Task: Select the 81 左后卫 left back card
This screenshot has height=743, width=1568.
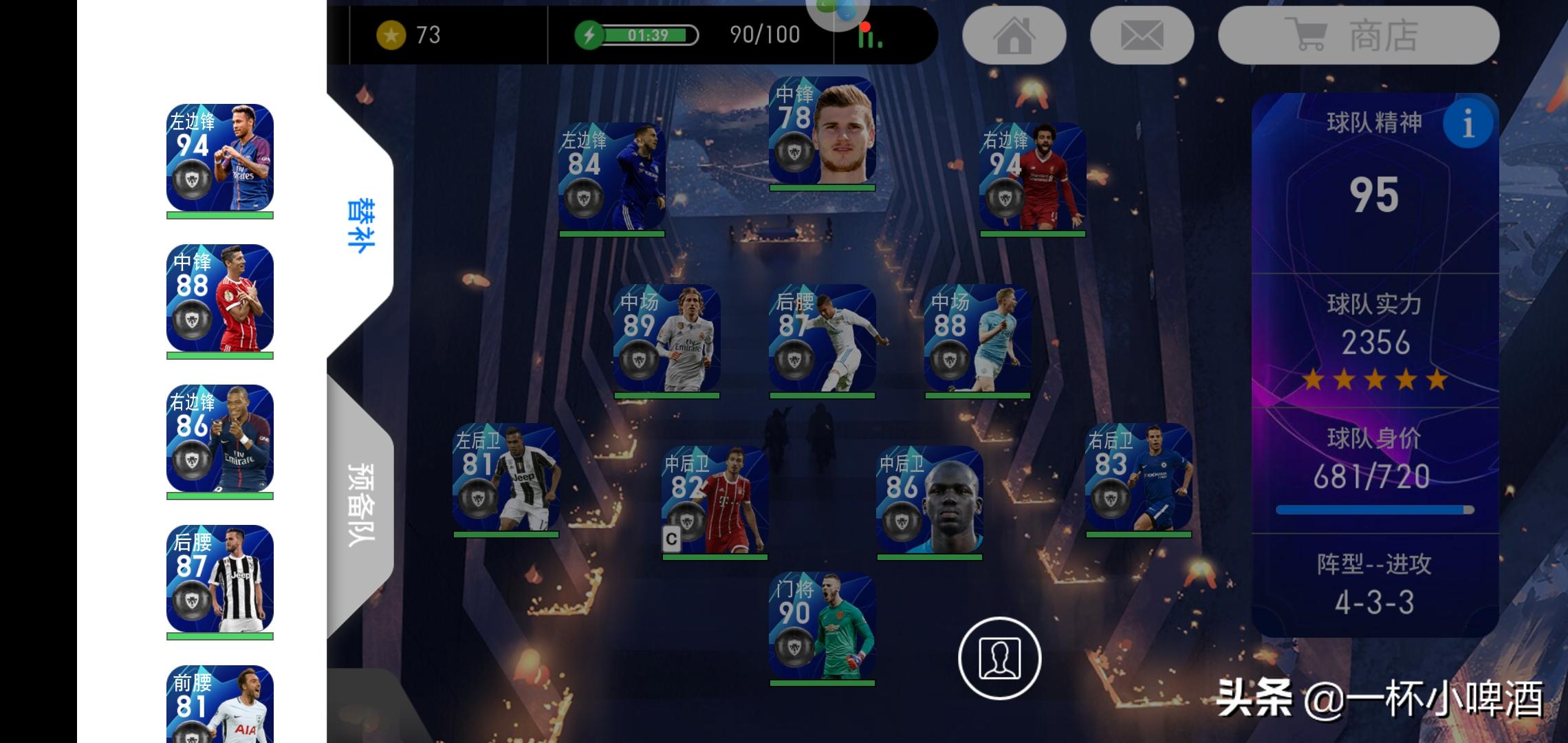Action: tap(505, 477)
